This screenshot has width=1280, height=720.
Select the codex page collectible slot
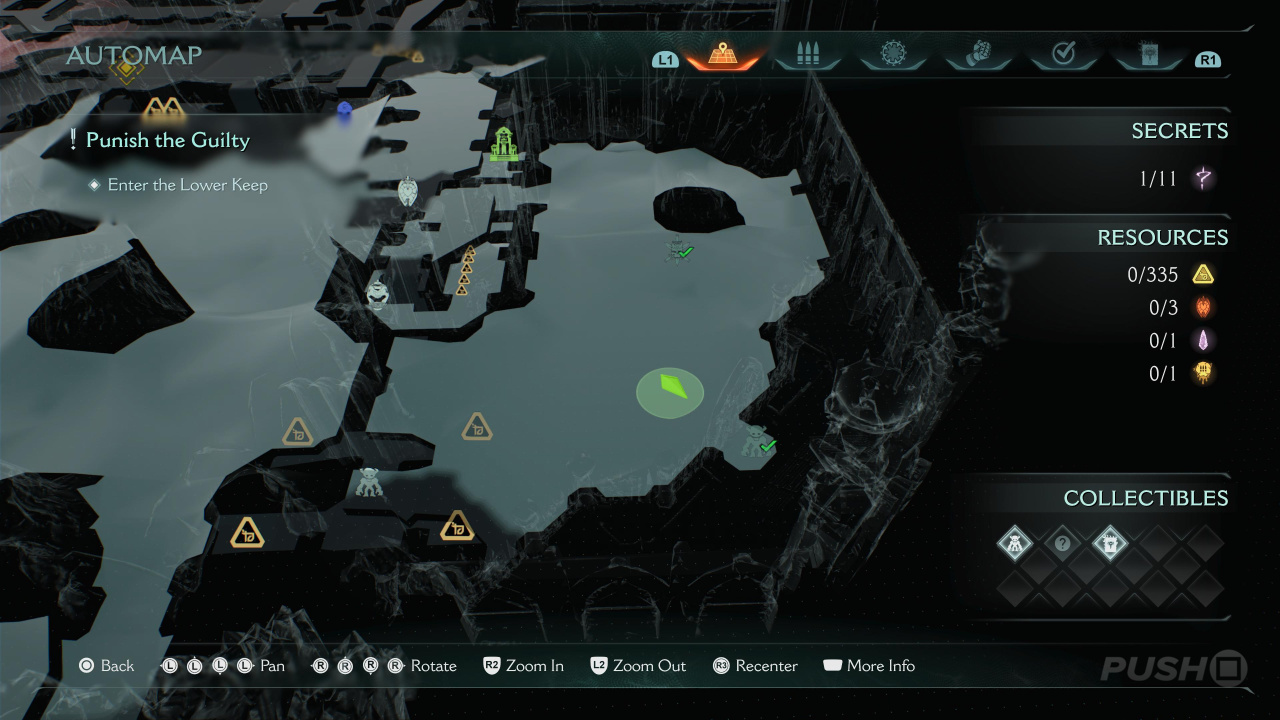coord(1109,544)
